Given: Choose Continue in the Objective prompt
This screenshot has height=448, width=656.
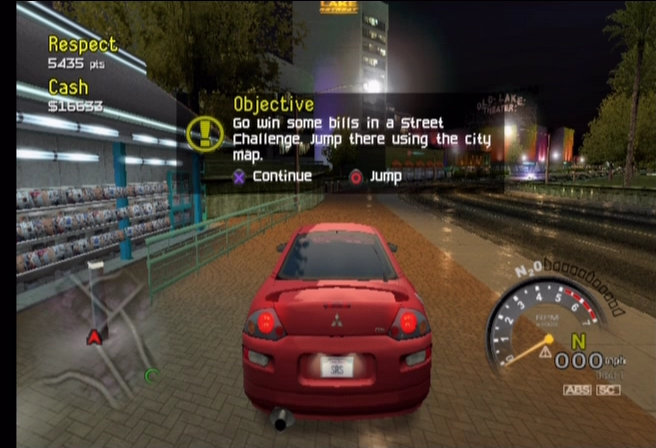Looking at the screenshot, I should pyautogui.click(x=272, y=177).
